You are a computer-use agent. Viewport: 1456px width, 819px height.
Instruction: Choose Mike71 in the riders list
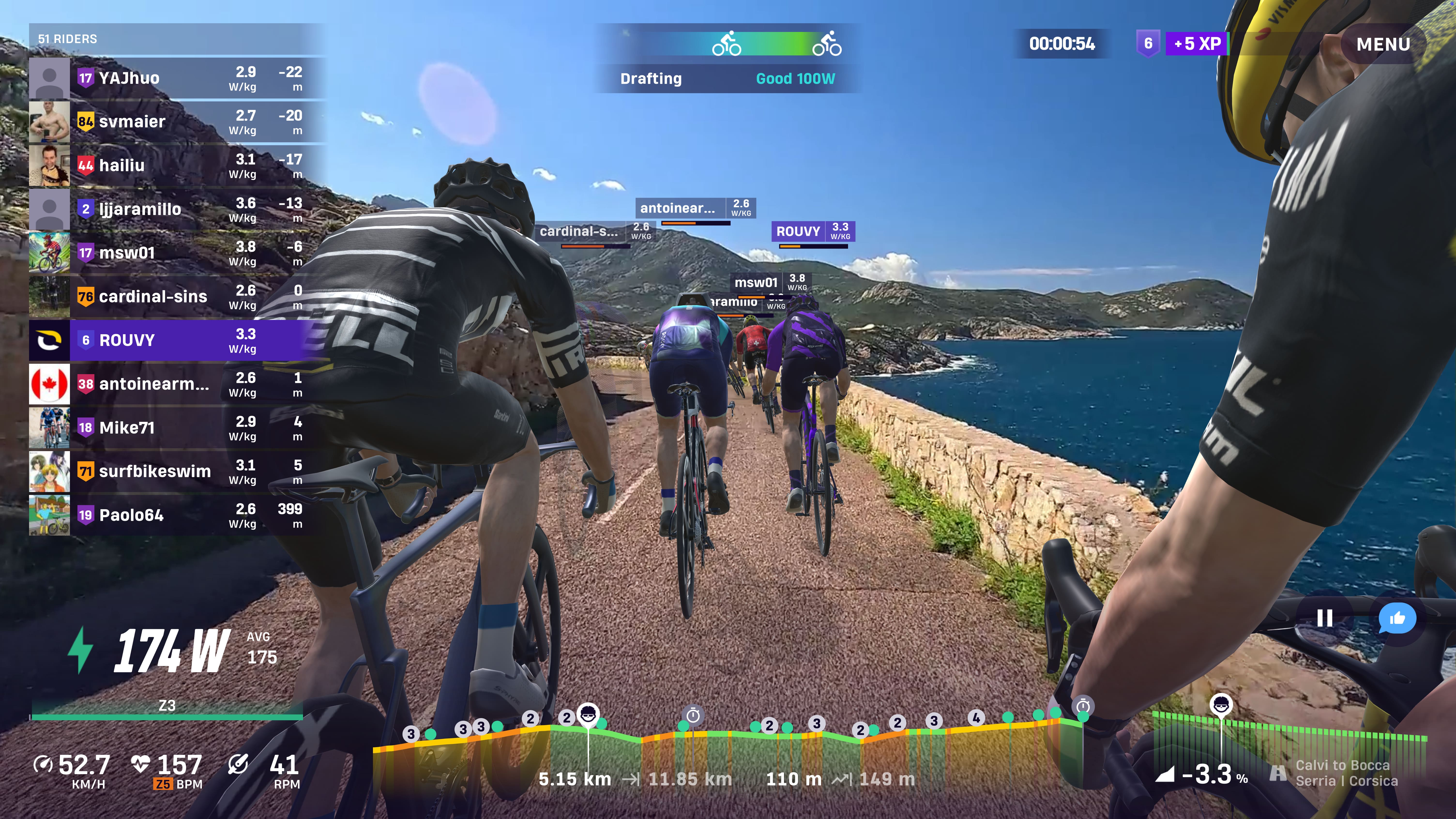tap(175, 428)
